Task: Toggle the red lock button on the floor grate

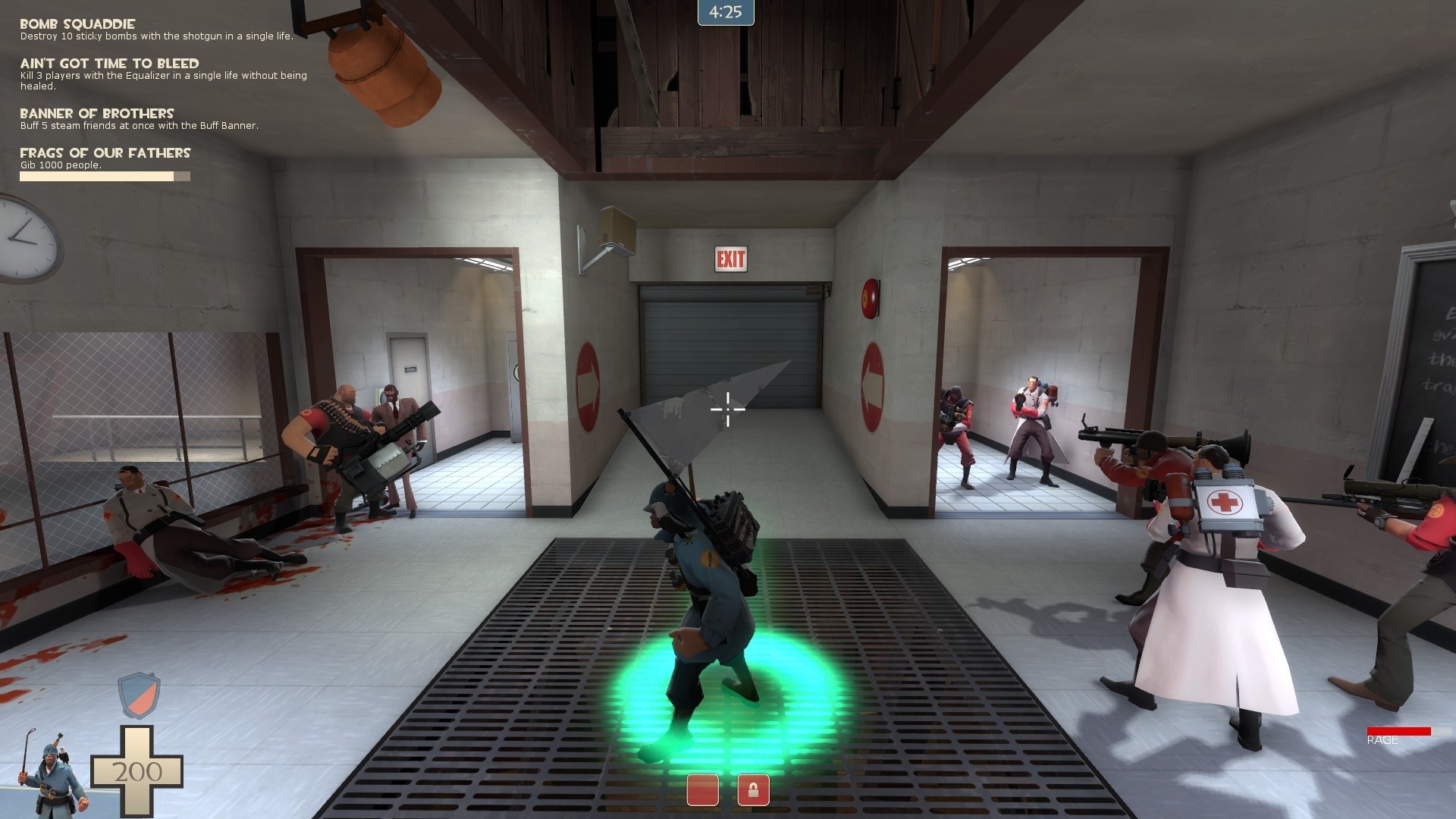Action: (x=753, y=790)
